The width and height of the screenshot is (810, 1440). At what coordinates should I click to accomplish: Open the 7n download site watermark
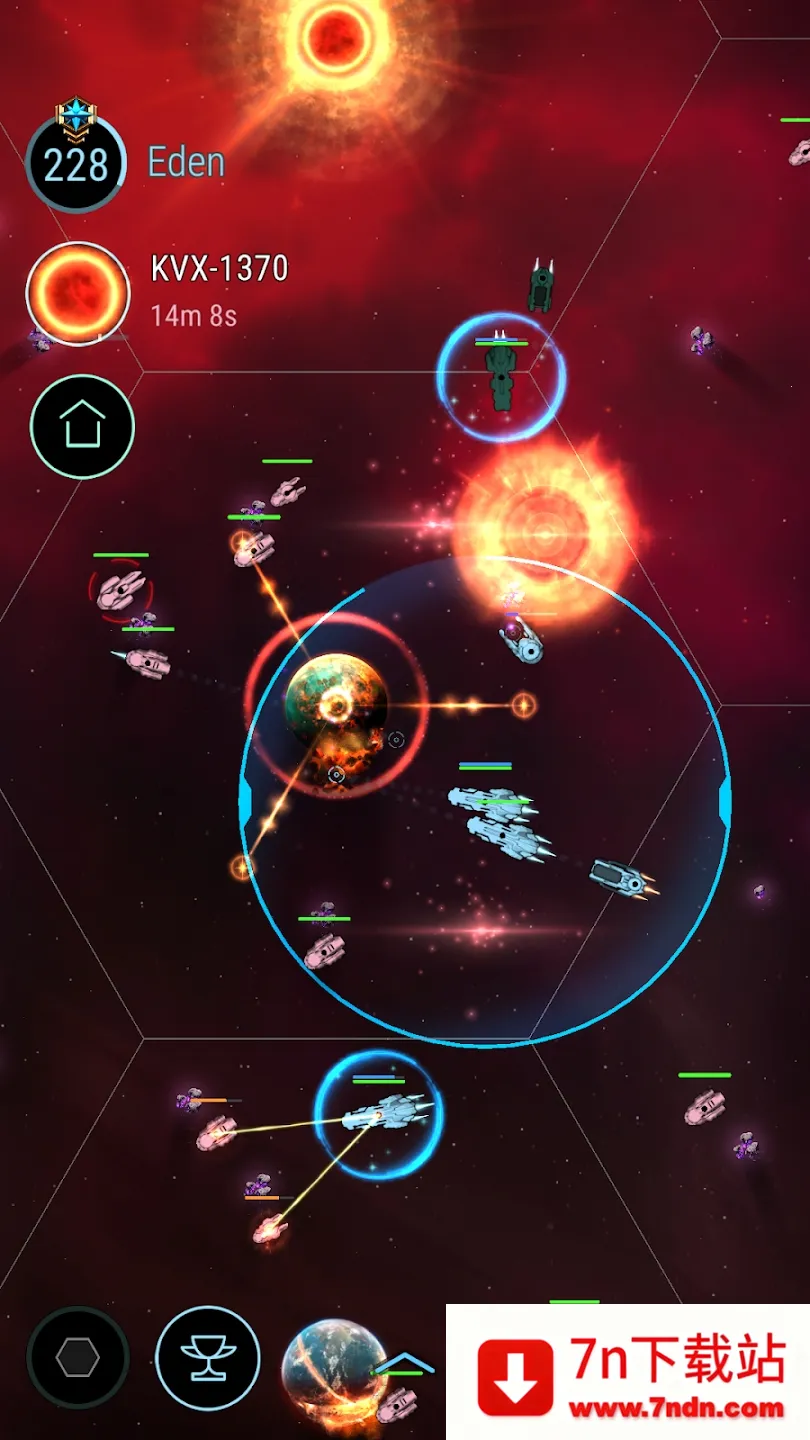[628, 1372]
